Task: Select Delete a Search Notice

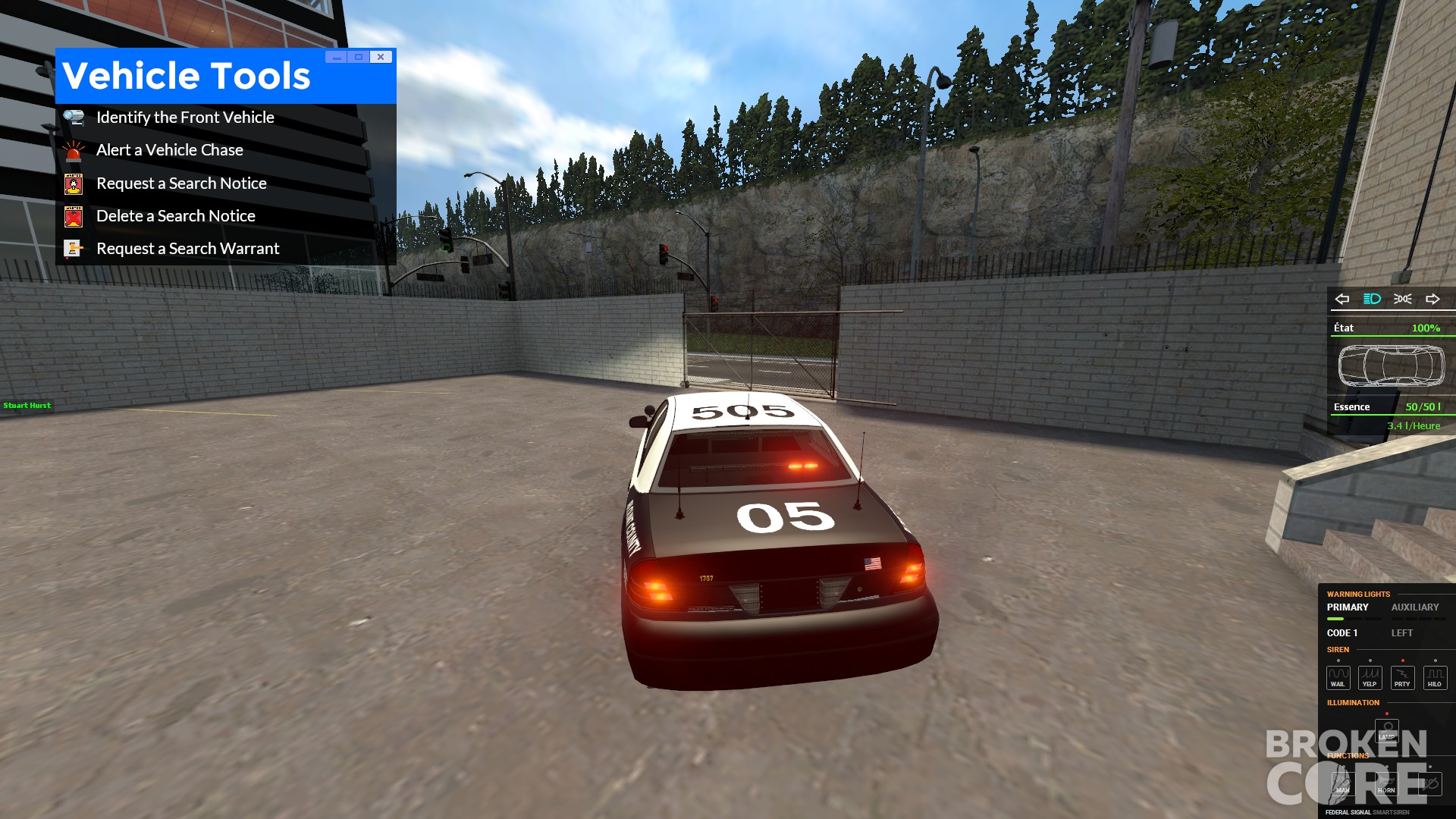Action: coord(175,216)
